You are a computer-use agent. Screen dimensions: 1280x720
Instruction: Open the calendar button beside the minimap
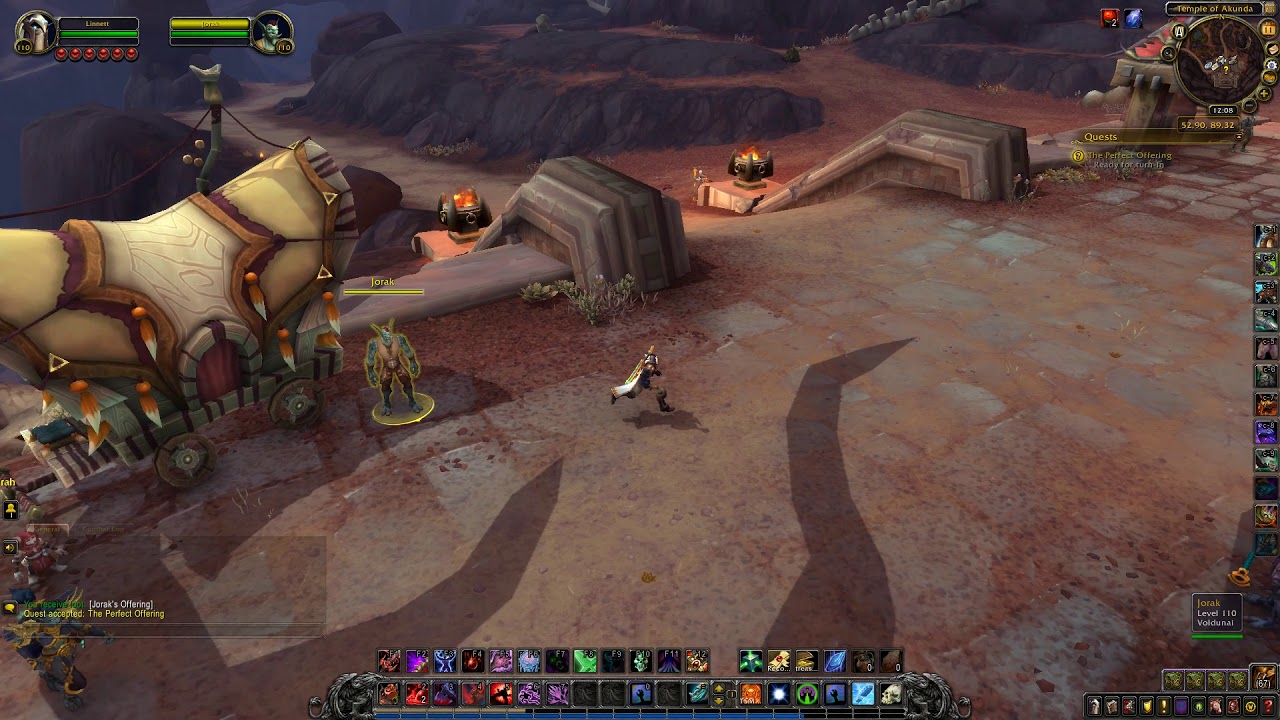[x=1271, y=29]
